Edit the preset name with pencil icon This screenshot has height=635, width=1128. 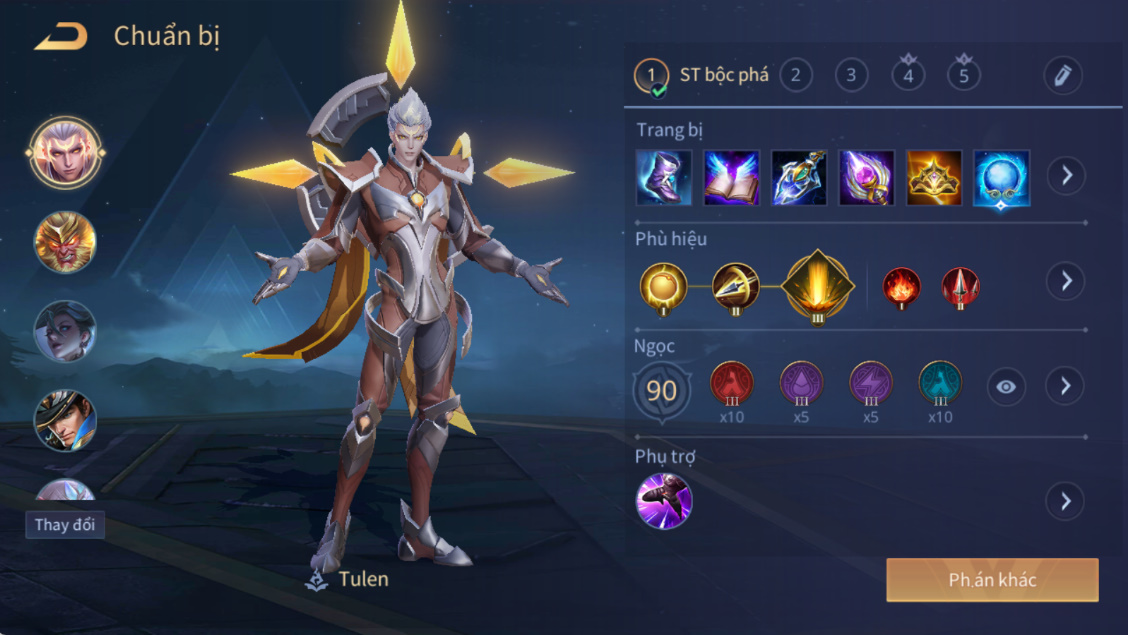[1062, 75]
